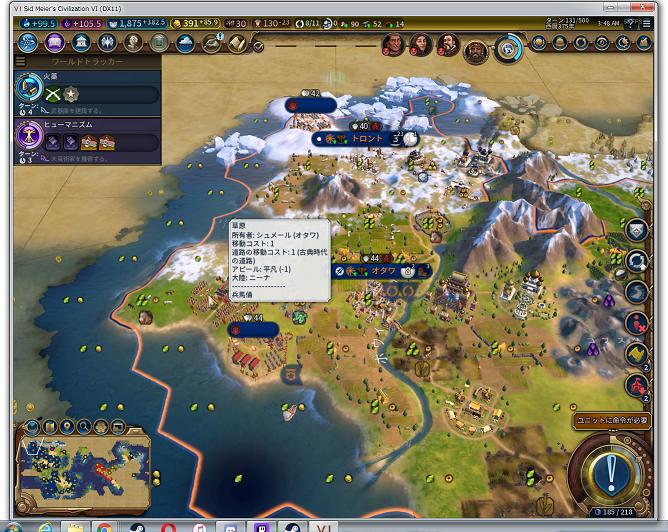Open the Chrome browser from the taskbar
Viewport: 668px width, 532px height.
104,526
